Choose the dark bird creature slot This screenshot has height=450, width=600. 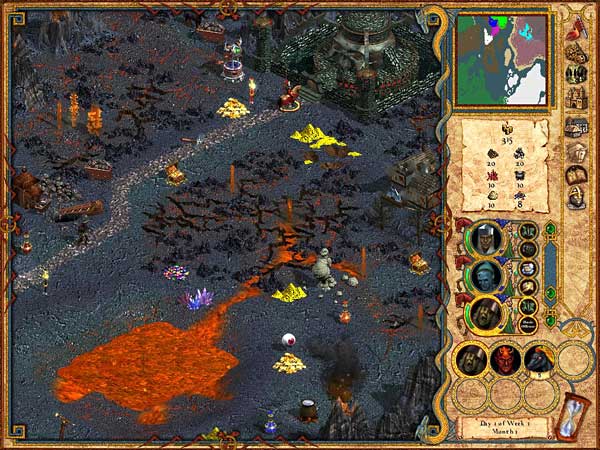538,359
